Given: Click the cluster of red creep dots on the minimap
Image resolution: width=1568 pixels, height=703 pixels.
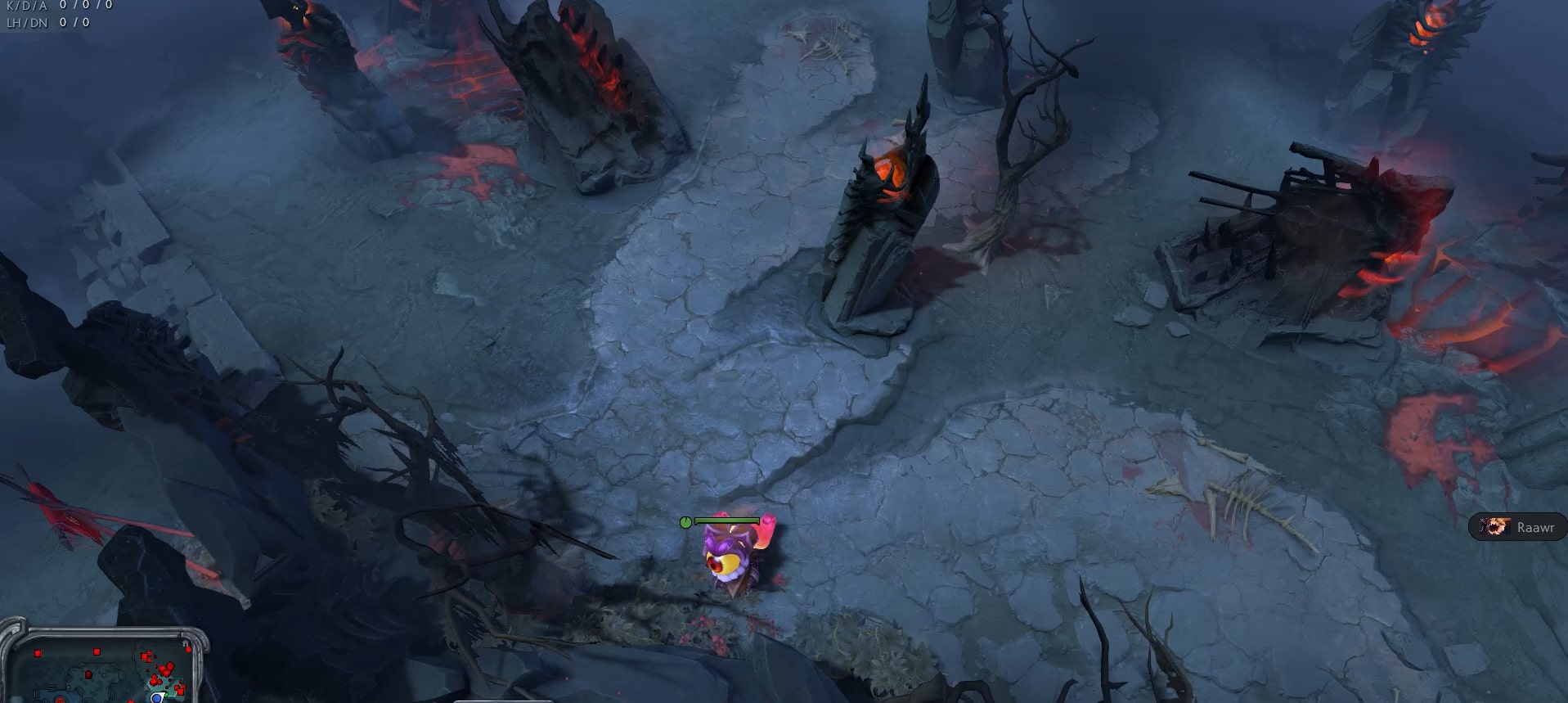Looking at the screenshot, I should (163, 672).
